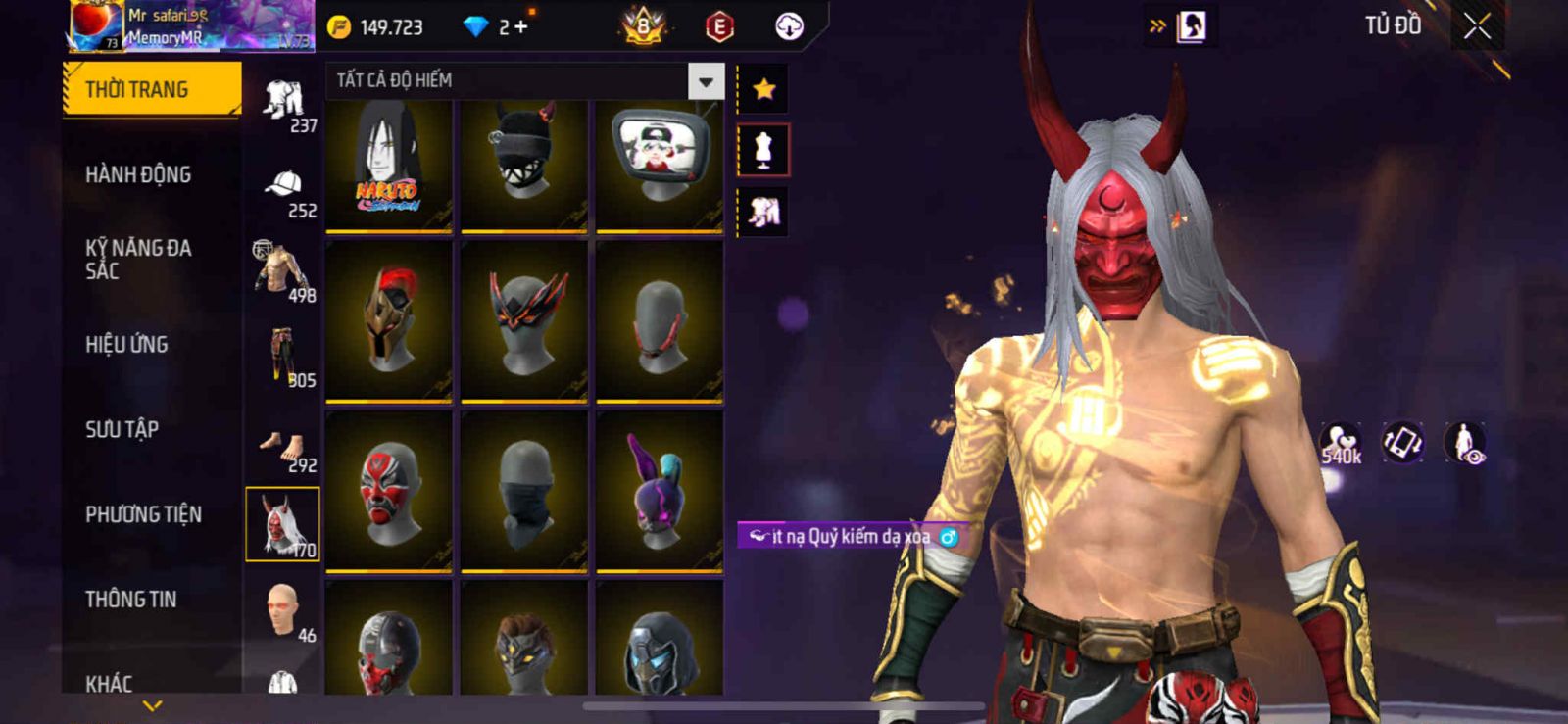The height and width of the screenshot is (724, 1568).
Task: Go to the Sưu Tập collection tab
Action: click(122, 429)
